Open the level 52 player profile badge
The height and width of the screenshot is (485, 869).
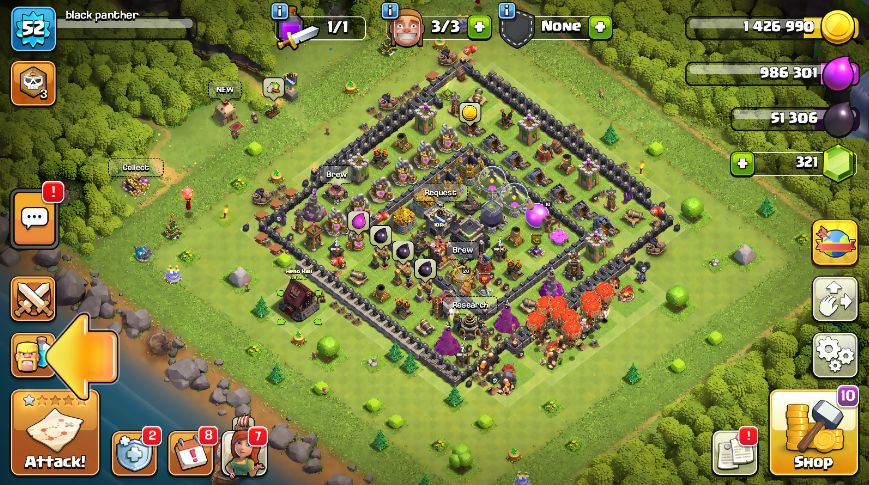point(32,28)
